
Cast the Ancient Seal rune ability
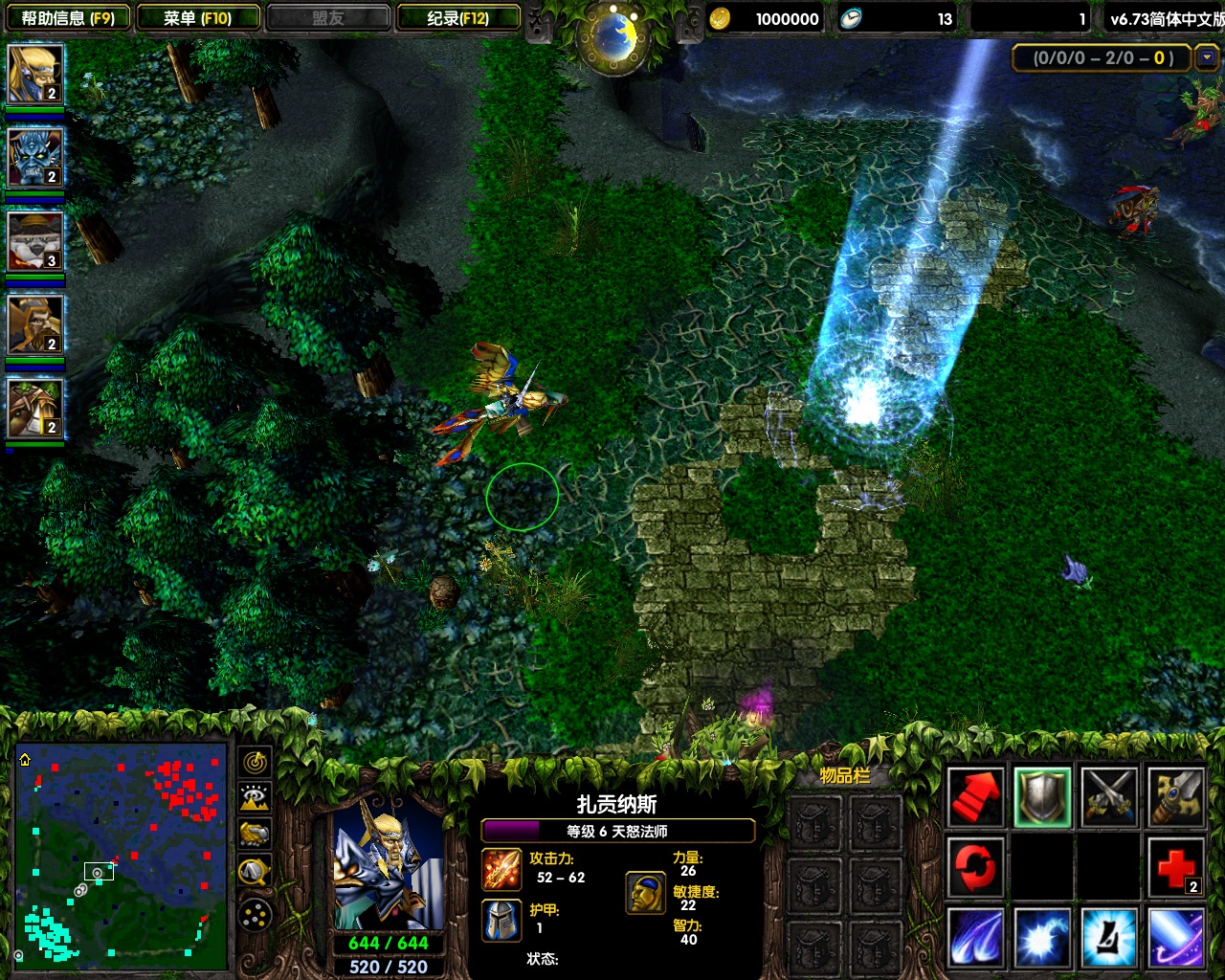[1109, 937]
